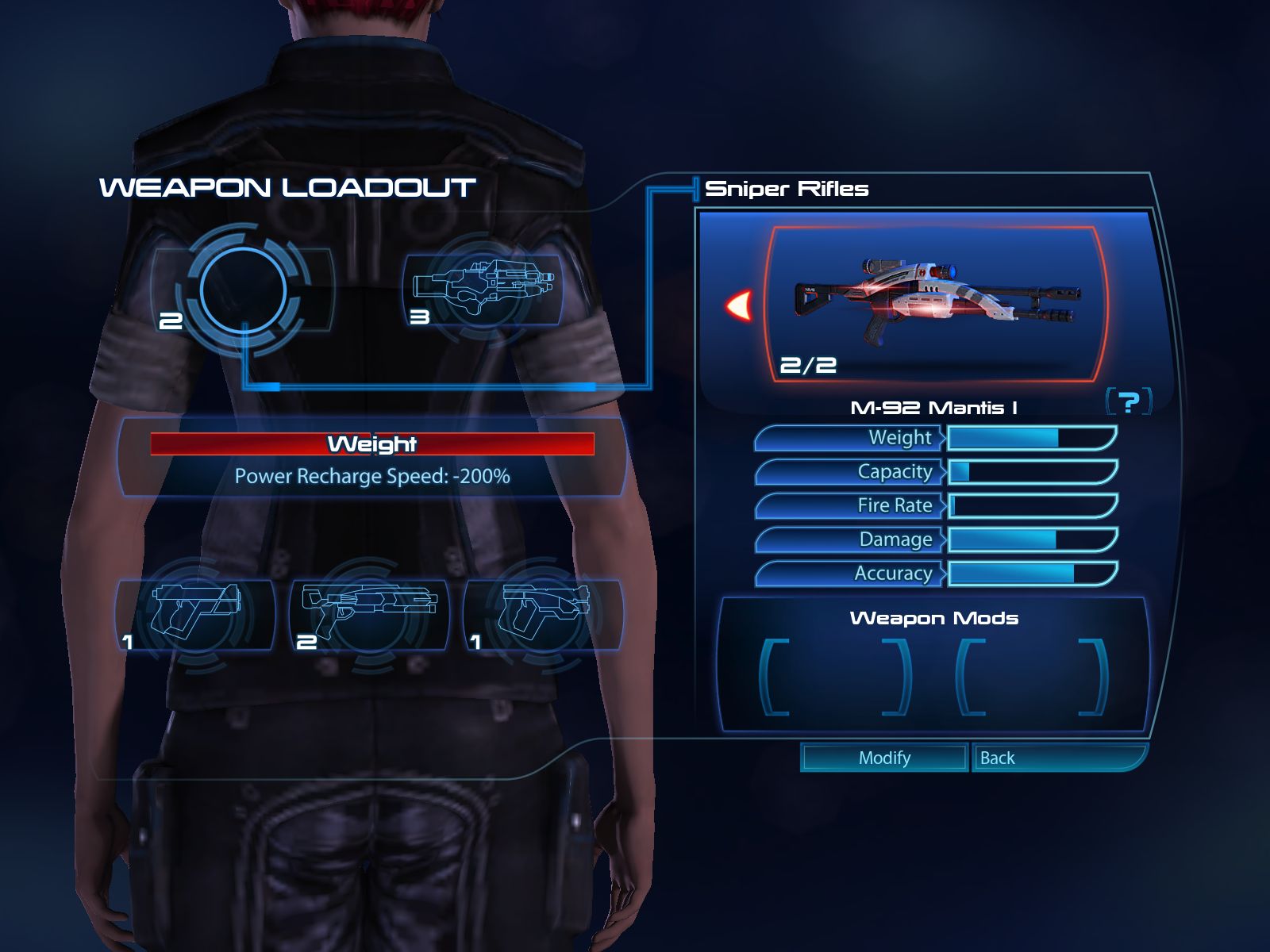Cycle to the previous sniper rifle with the red arrow

click(x=740, y=305)
